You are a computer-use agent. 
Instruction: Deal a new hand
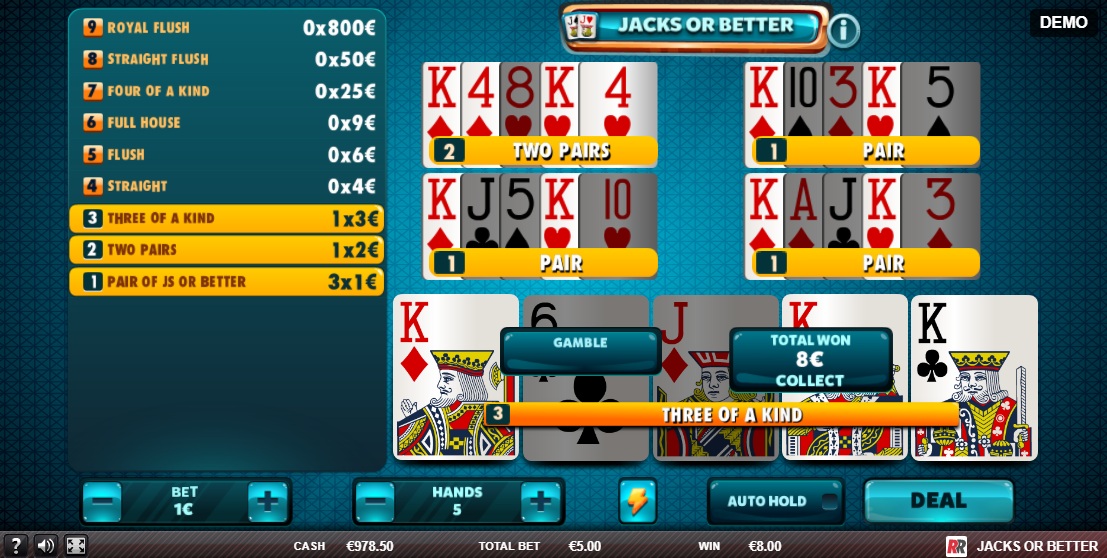[x=937, y=500]
